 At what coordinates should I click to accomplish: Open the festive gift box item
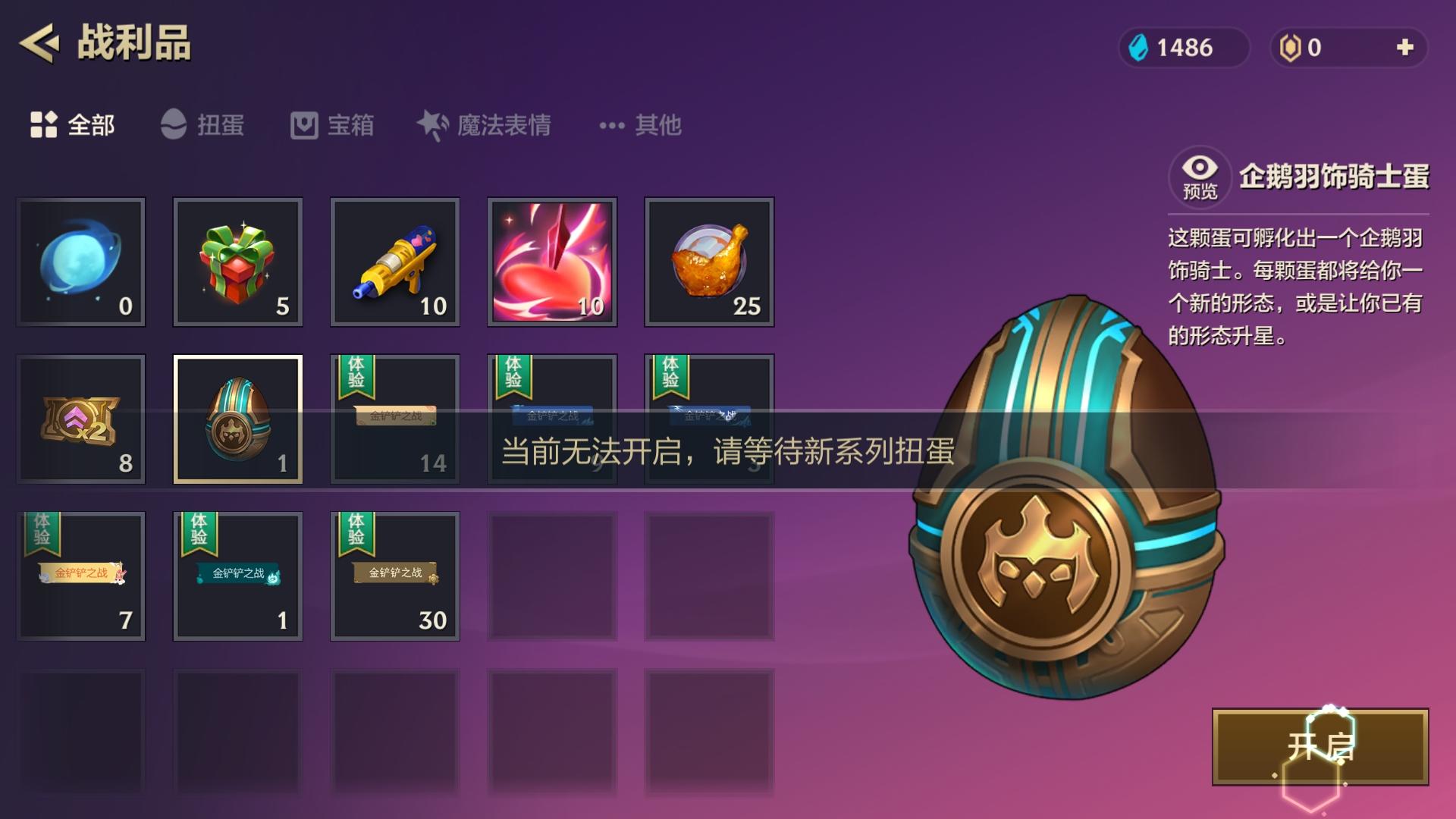[x=237, y=262]
